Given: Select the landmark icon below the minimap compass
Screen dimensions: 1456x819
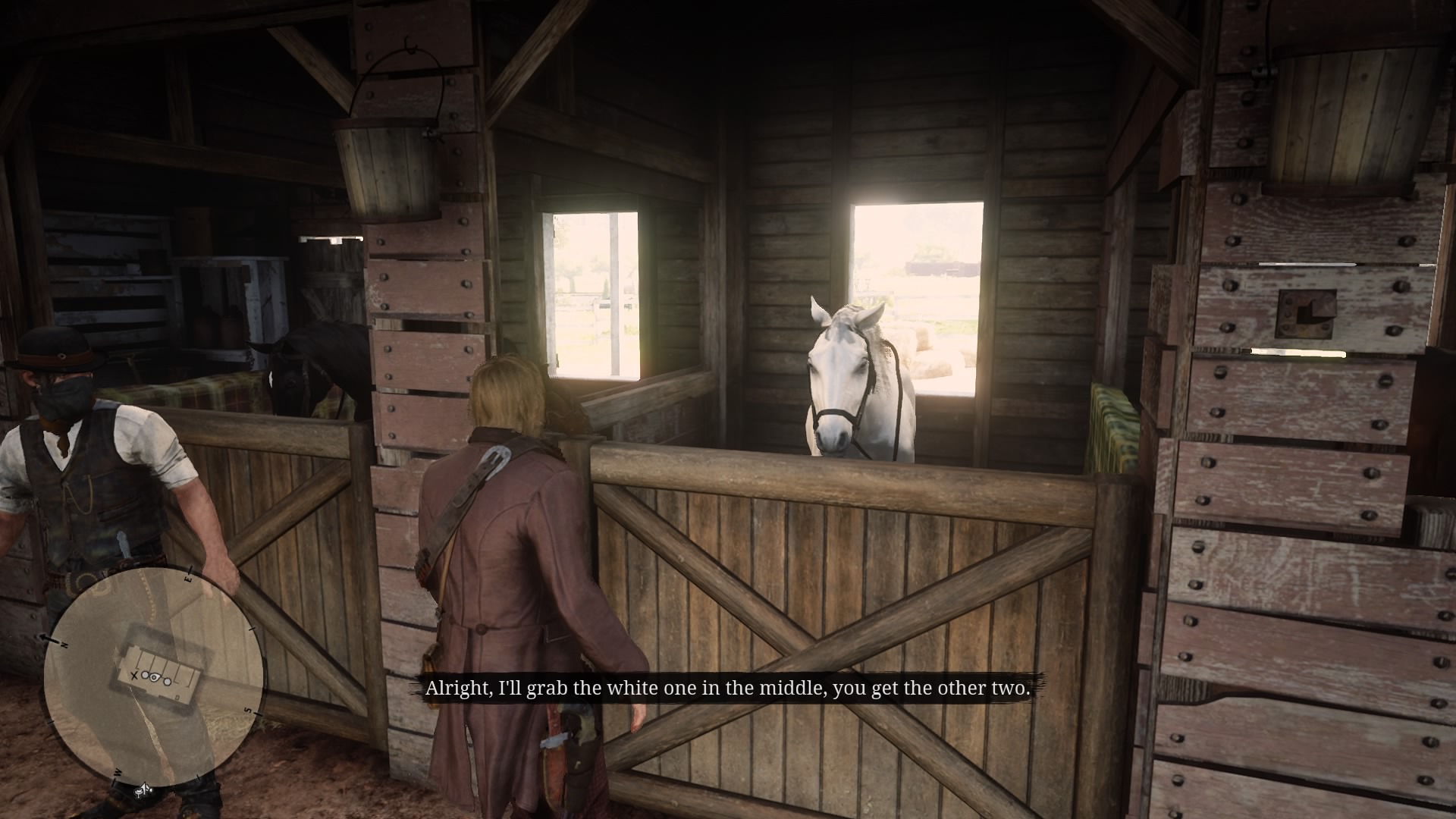Looking at the screenshot, I should (144, 790).
